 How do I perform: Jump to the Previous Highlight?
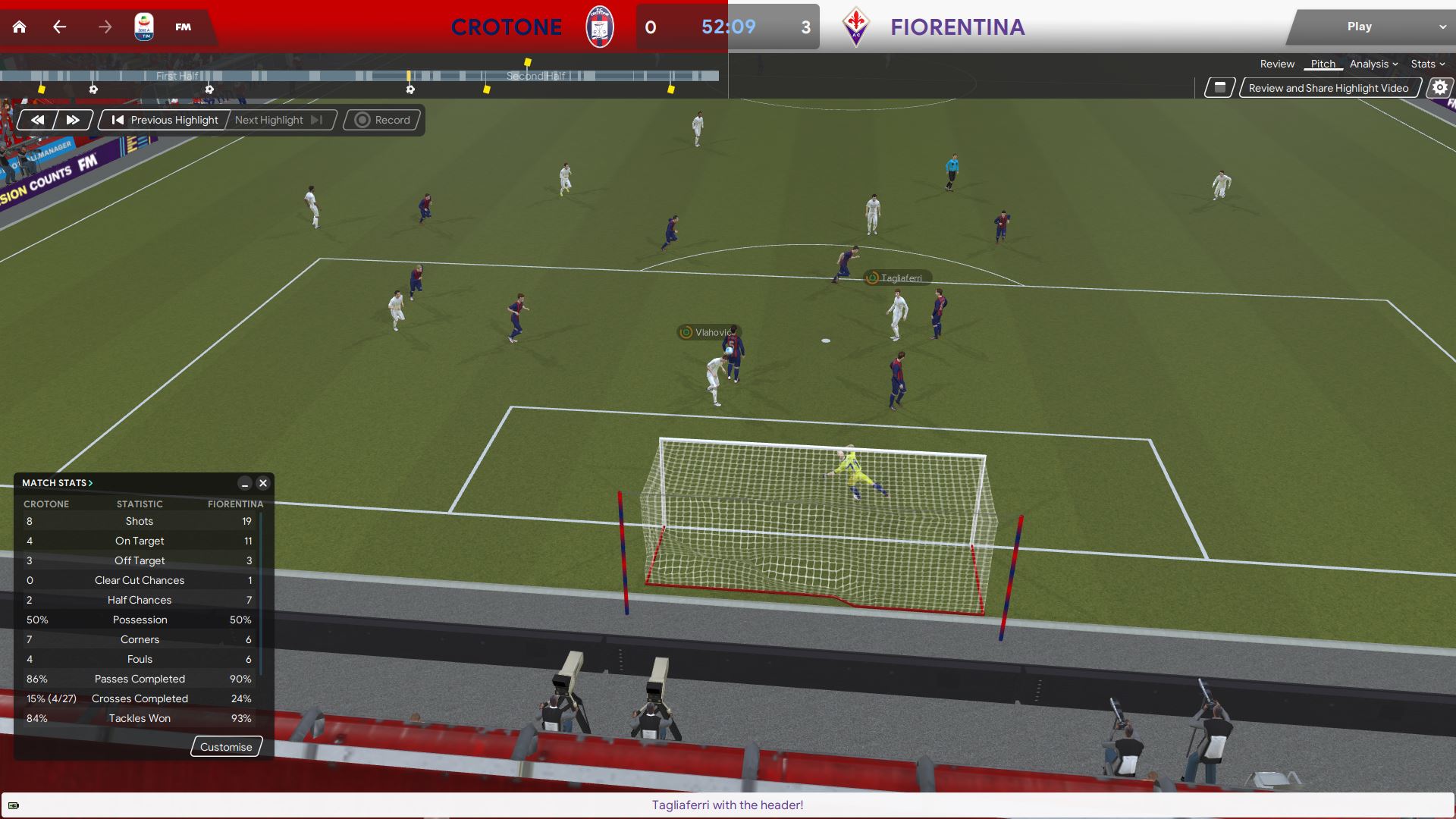coord(165,120)
